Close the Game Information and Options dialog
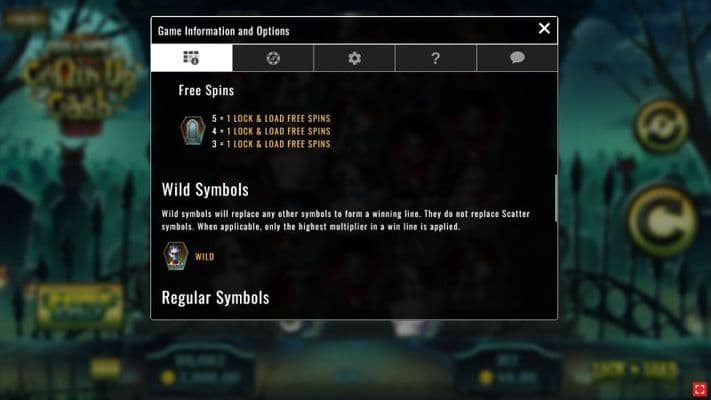 point(544,29)
